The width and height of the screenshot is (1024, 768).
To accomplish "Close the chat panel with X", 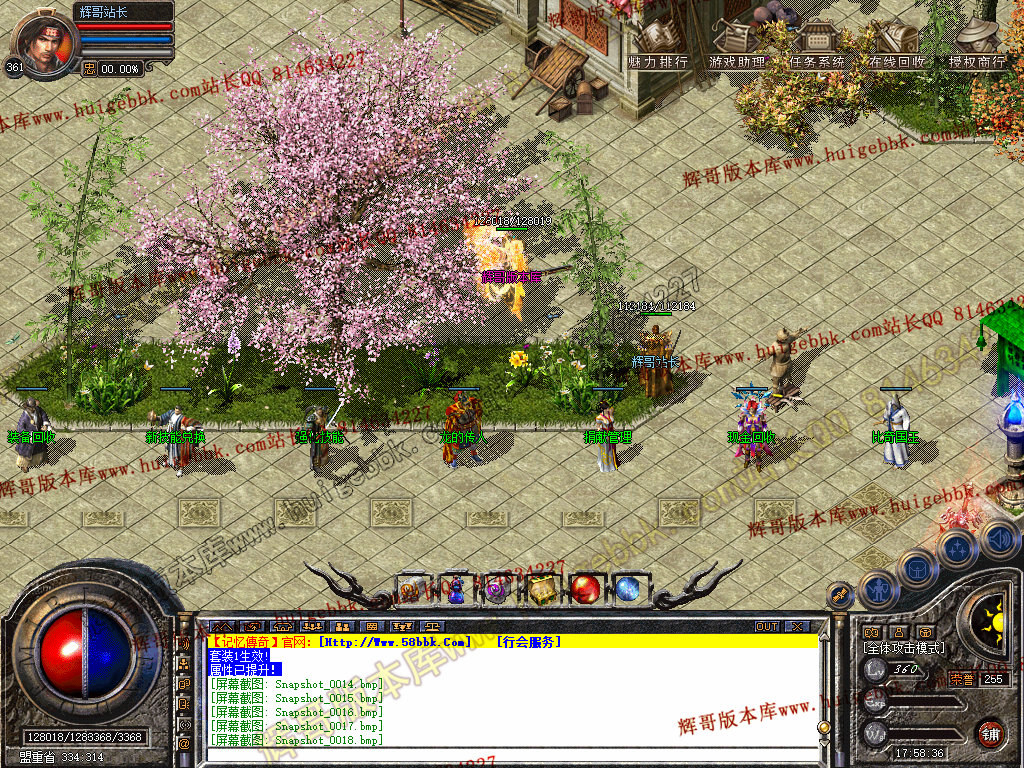I will (795, 627).
